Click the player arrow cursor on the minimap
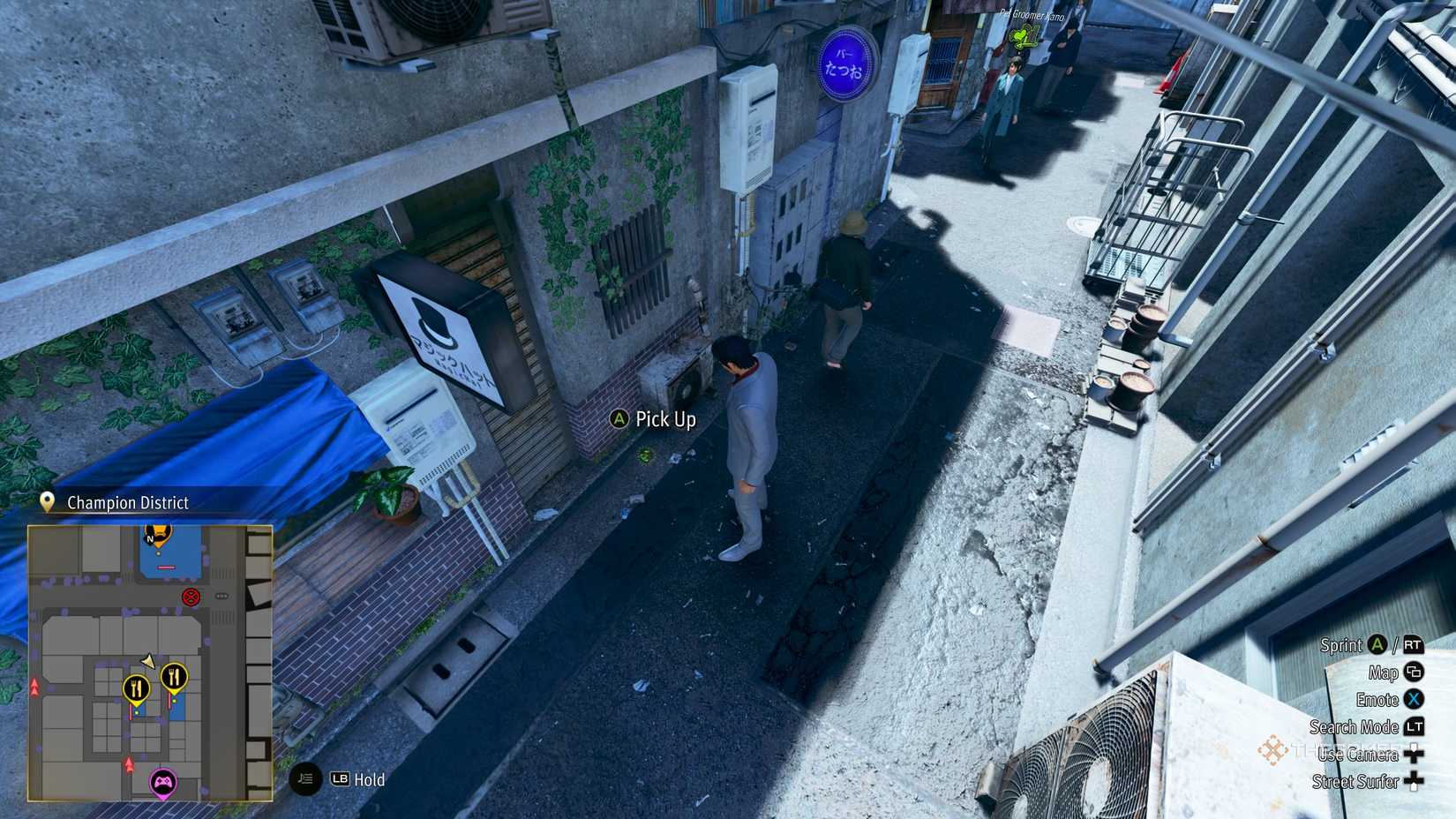 pyautogui.click(x=146, y=661)
